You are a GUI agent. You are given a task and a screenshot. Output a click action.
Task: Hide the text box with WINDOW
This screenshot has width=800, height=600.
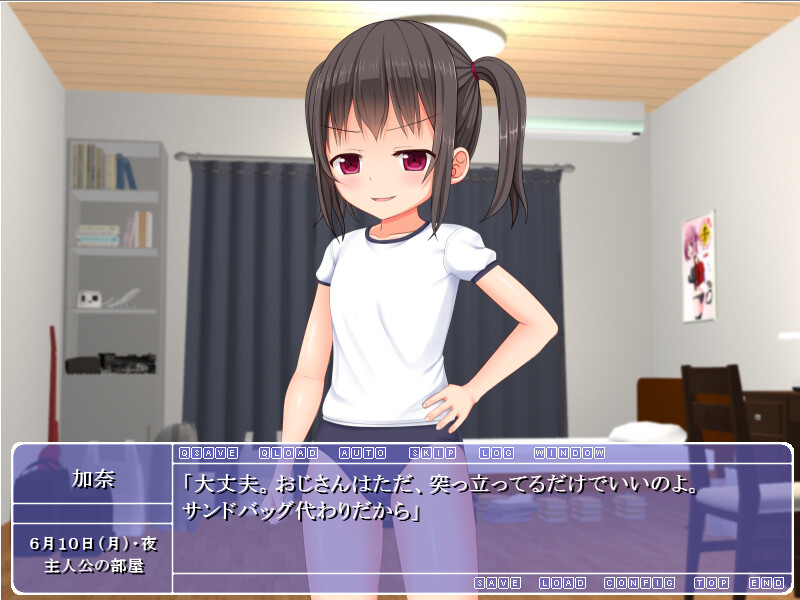pyautogui.click(x=569, y=453)
